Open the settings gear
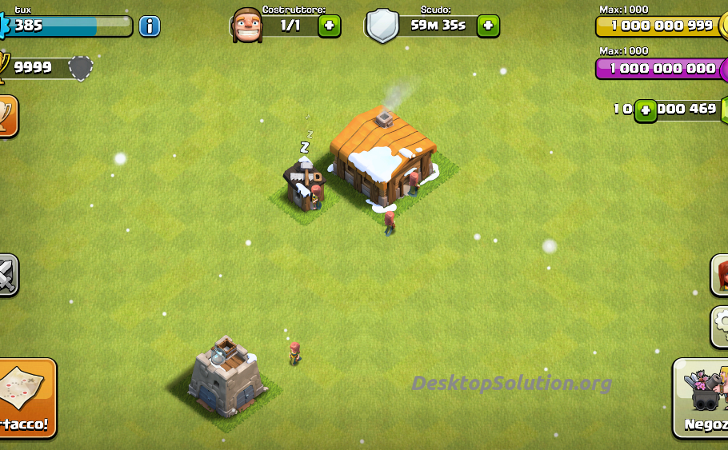The width and height of the screenshot is (728, 450). click(x=720, y=326)
